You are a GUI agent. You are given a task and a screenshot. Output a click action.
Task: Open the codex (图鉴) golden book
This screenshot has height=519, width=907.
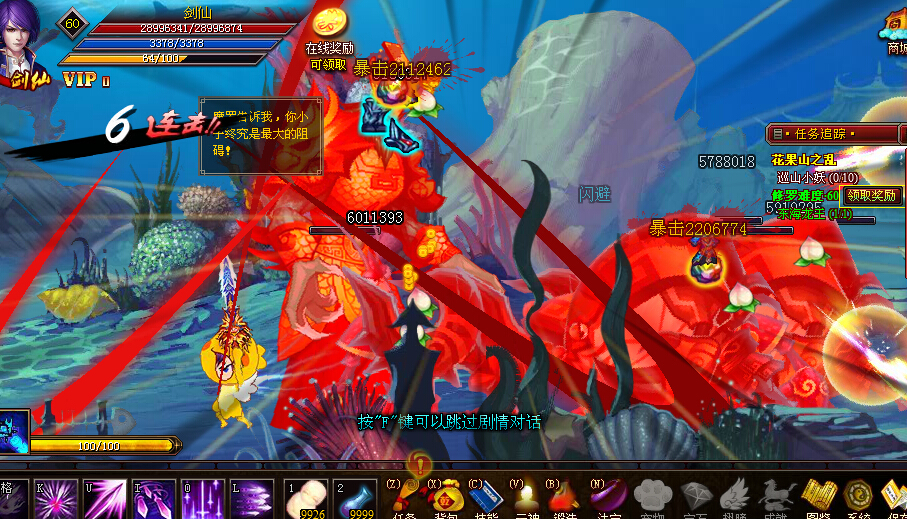tap(819, 496)
